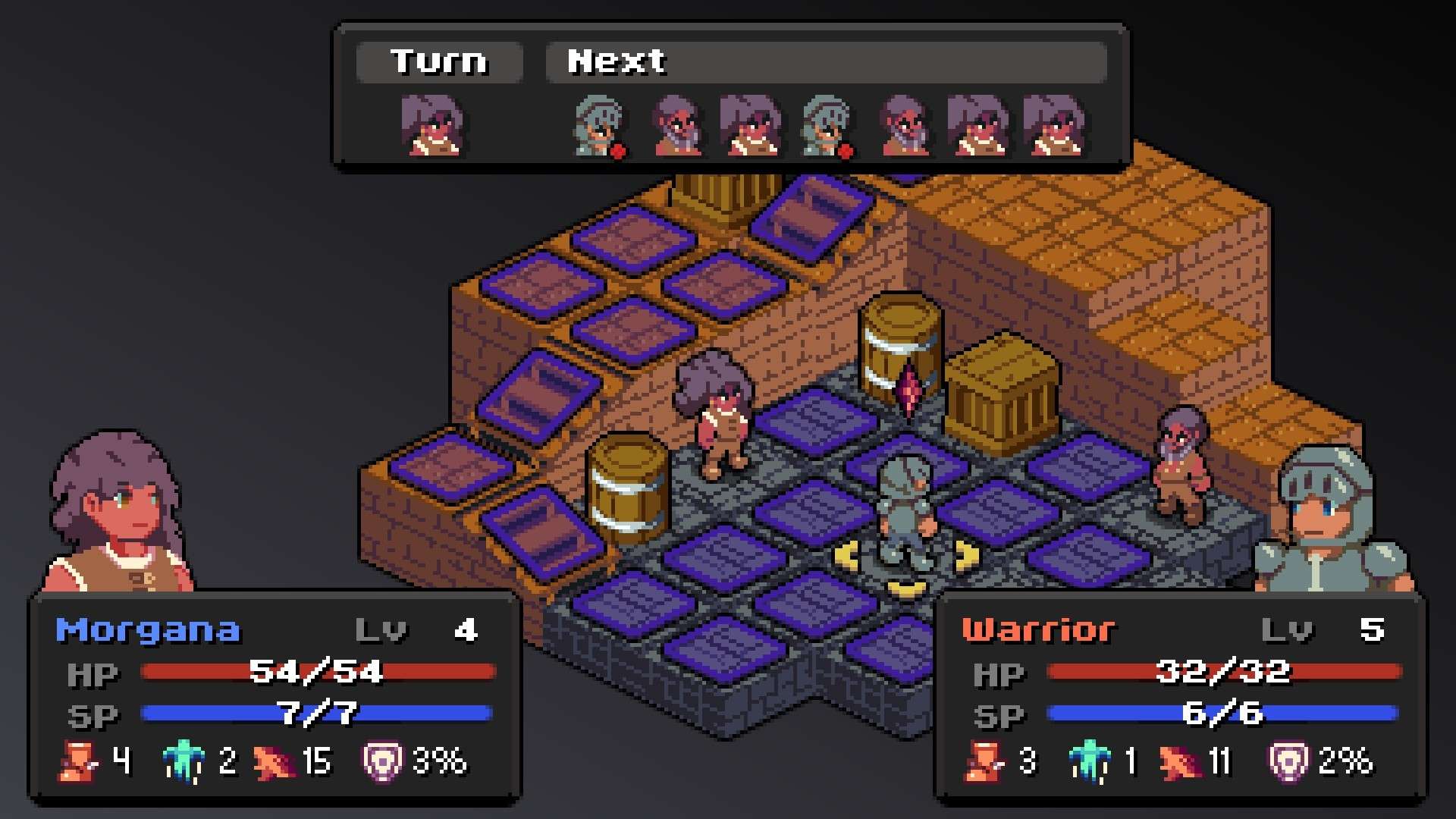Select the active unit portrait under Turn
This screenshot has width=1456, height=819.
tap(432, 125)
